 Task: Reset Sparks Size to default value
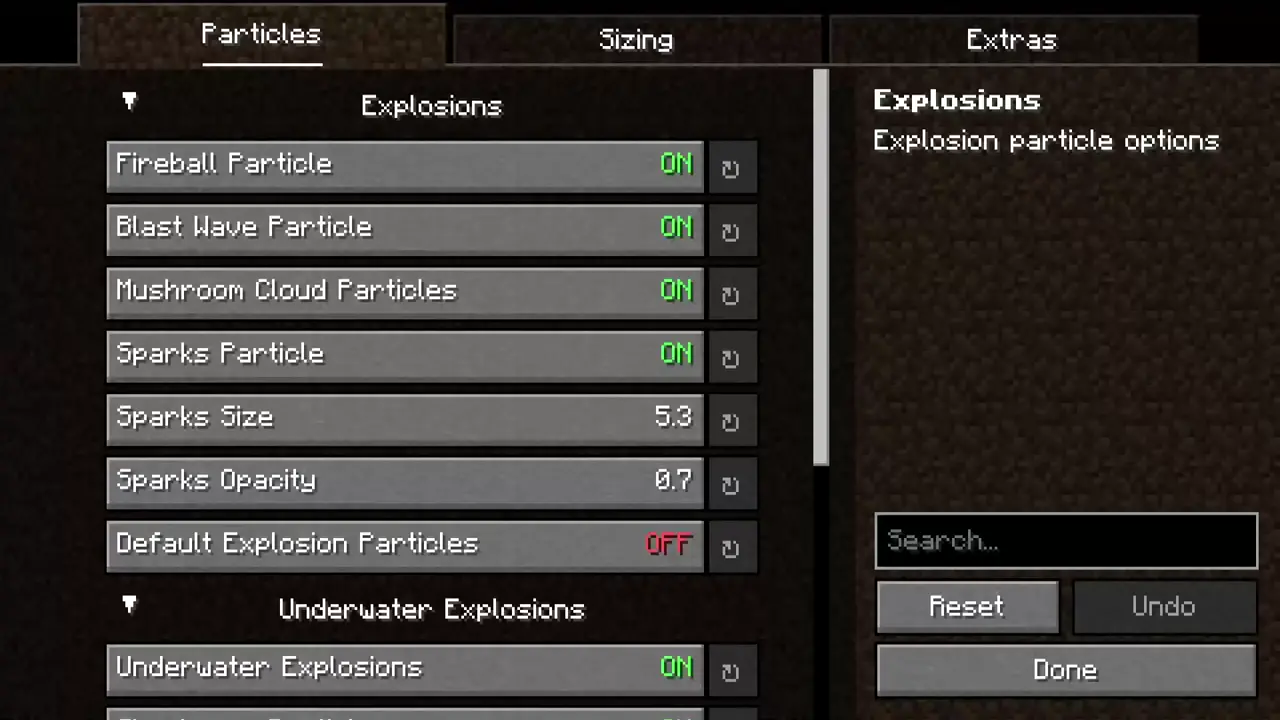pos(732,420)
